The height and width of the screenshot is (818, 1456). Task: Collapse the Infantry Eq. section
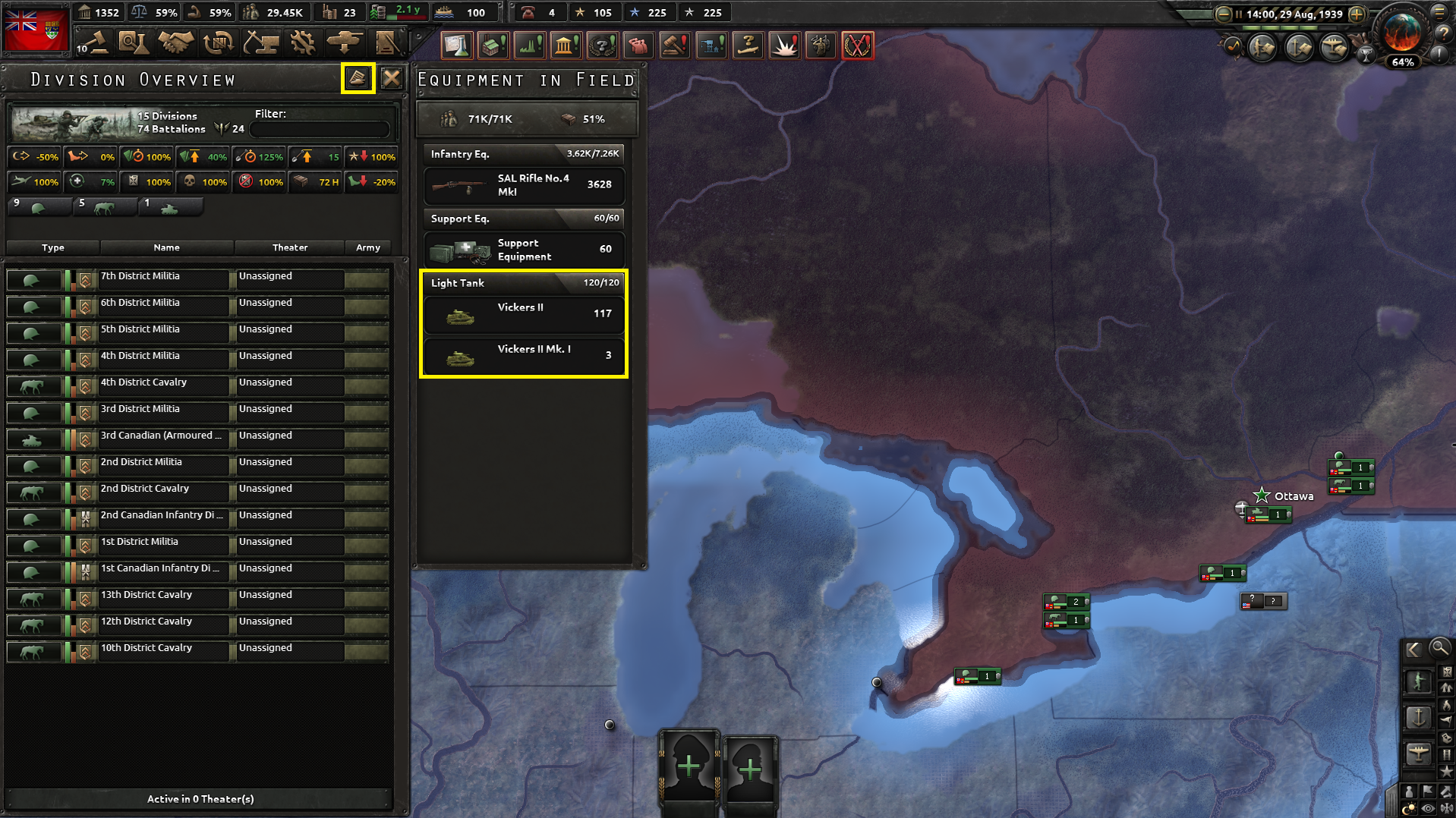pyautogui.click(x=523, y=154)
